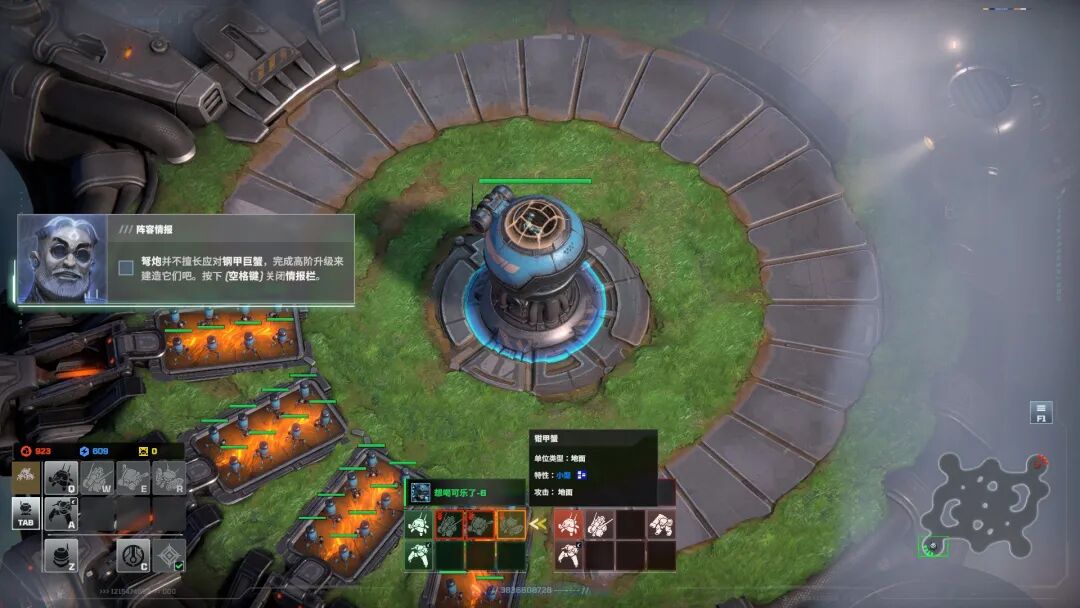
Task: Select the orange-highlighted unit in green roster
Action: [x=511, y=524]
